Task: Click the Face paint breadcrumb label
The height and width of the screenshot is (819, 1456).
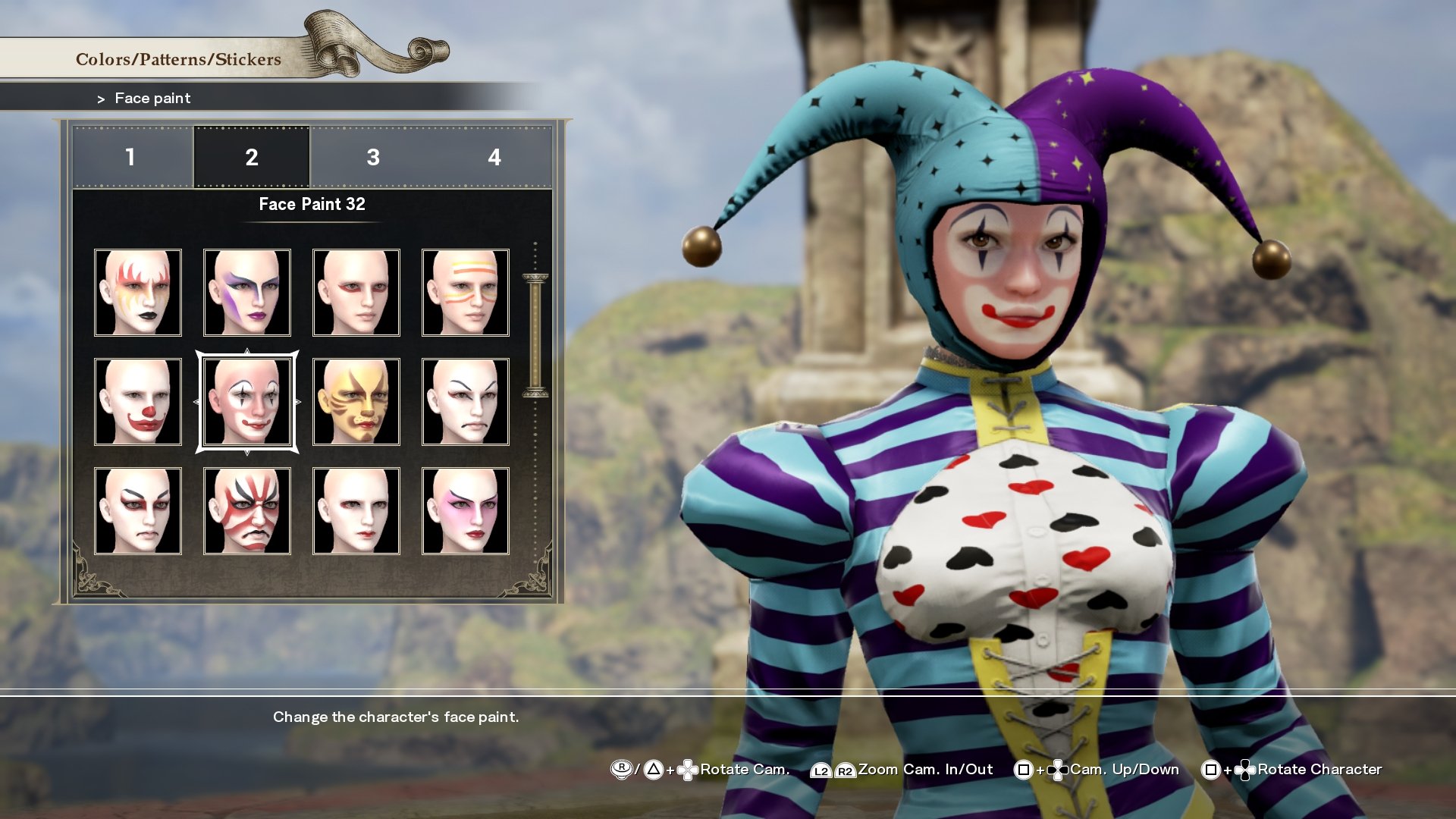Action: tap(152, 98)
